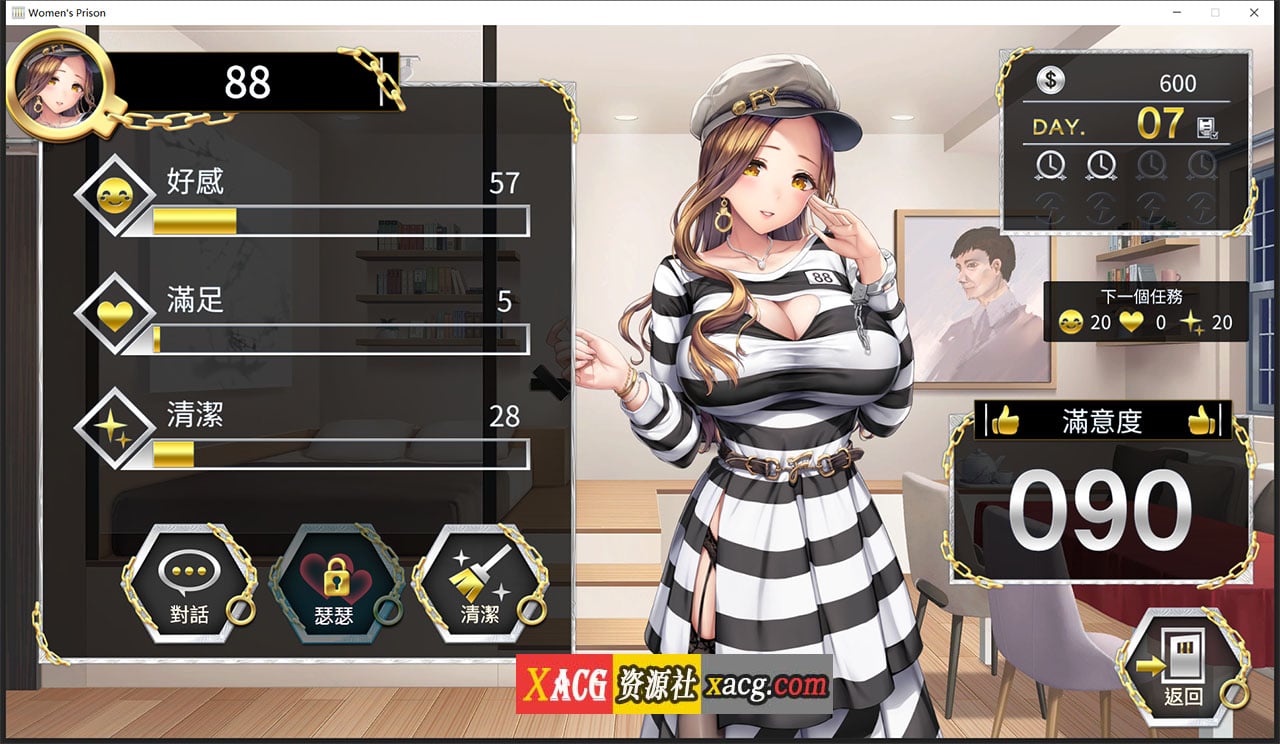The width and height of the screenshot is (1280, 744).
Task: Click the sparkle diamond icon beside 清潔
Action: pos(113,423)
